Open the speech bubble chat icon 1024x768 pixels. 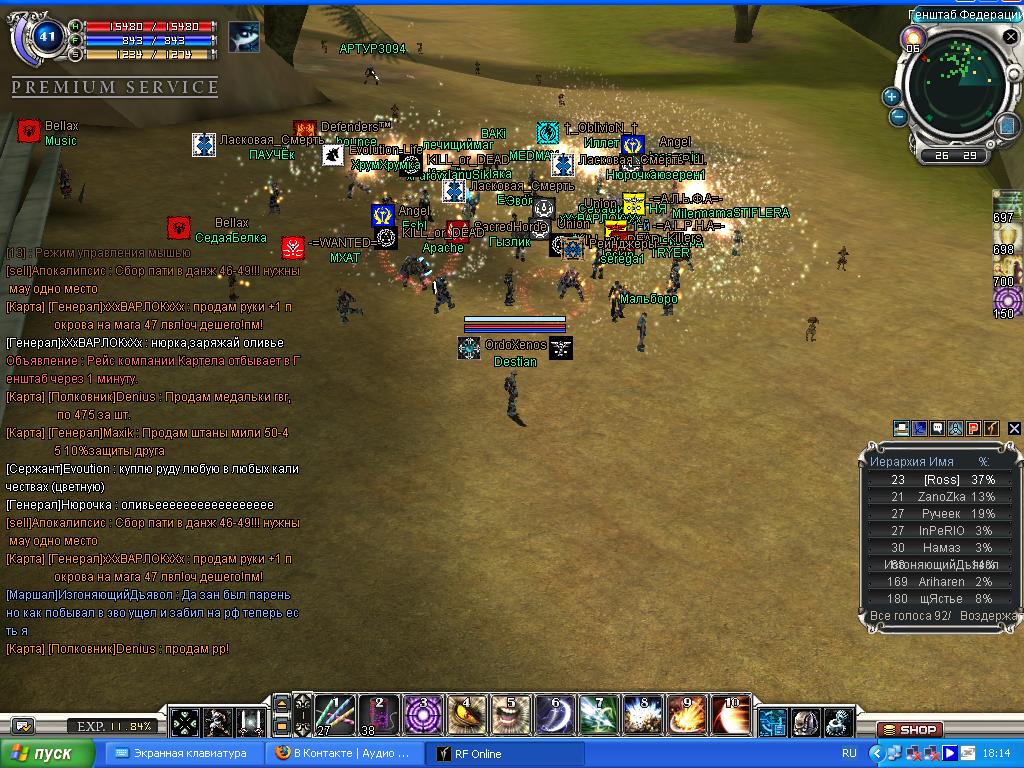point(937,429)
